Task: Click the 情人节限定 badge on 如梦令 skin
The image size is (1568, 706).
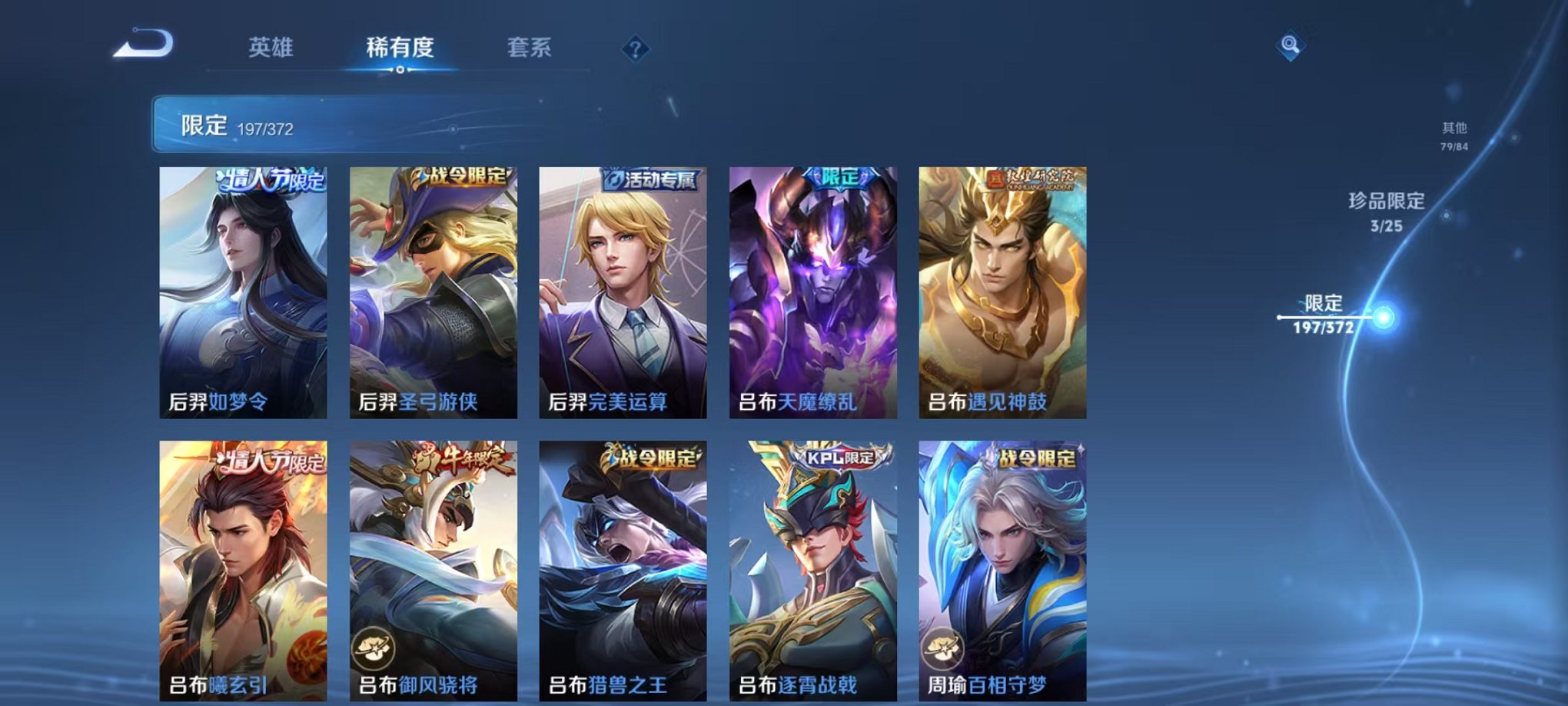Action: coord(271,180)
